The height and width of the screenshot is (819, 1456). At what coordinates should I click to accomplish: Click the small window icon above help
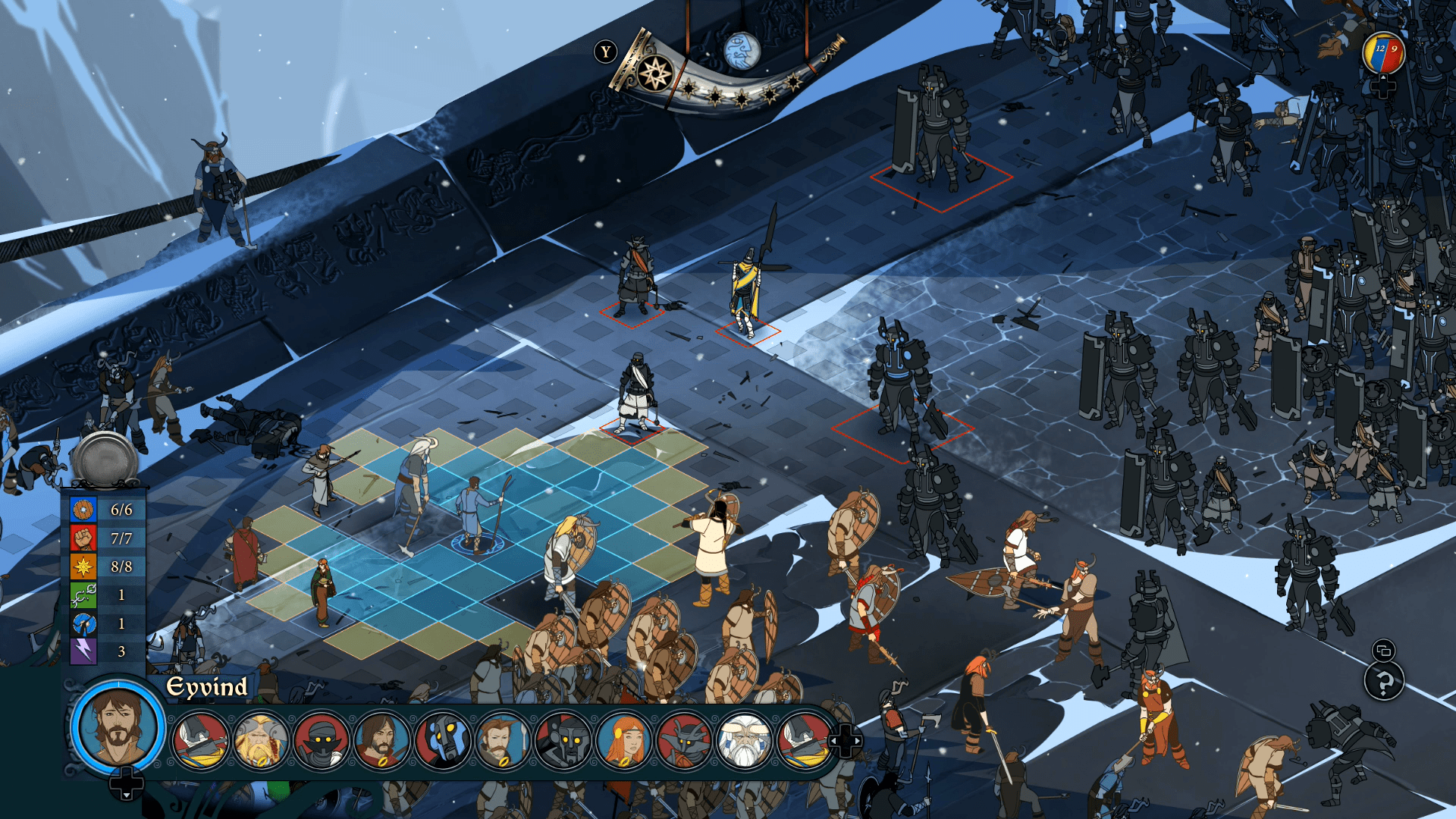[x=1383, y=650]
